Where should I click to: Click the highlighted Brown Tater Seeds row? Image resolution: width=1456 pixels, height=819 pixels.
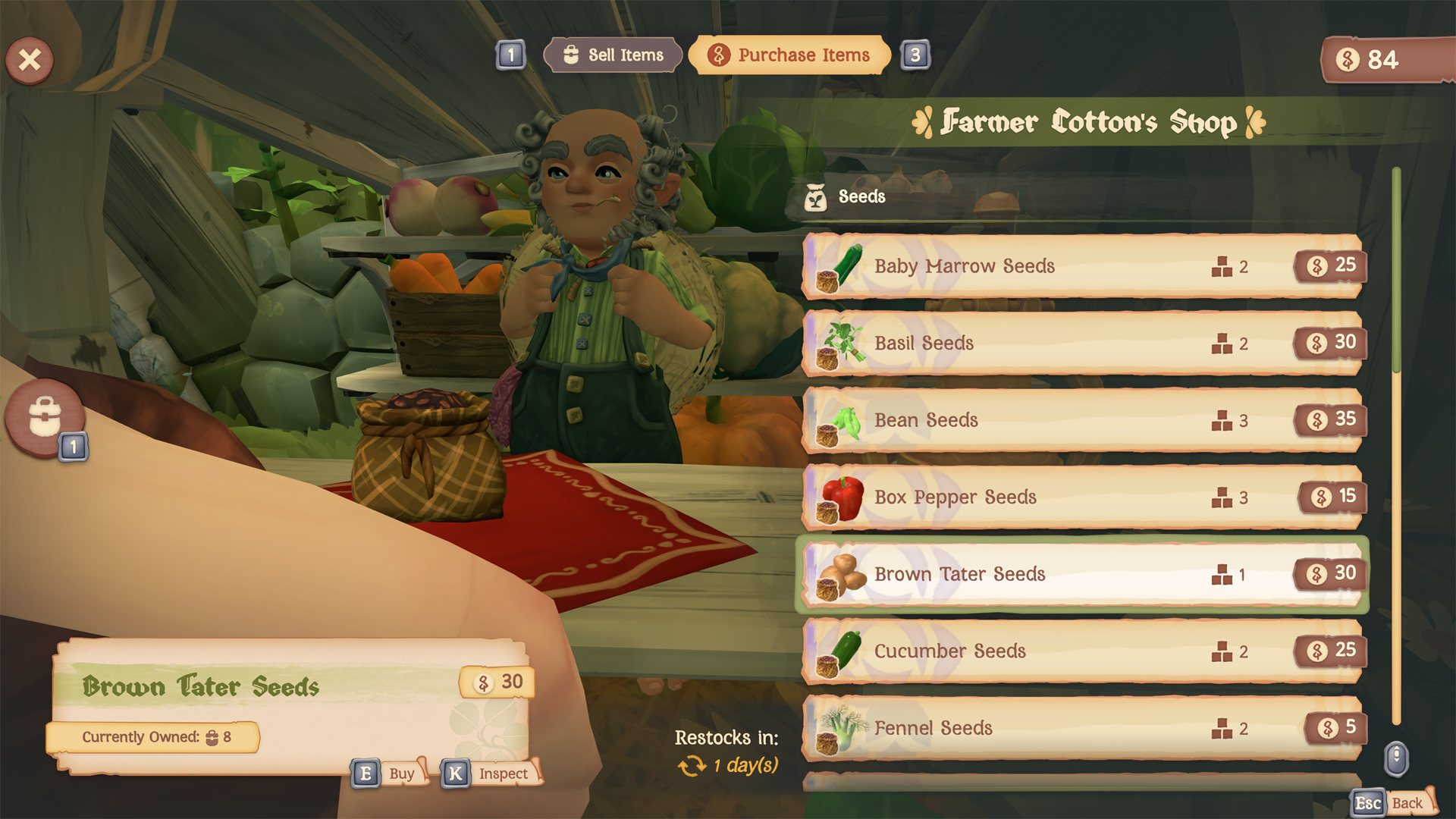click(1082, 574)
